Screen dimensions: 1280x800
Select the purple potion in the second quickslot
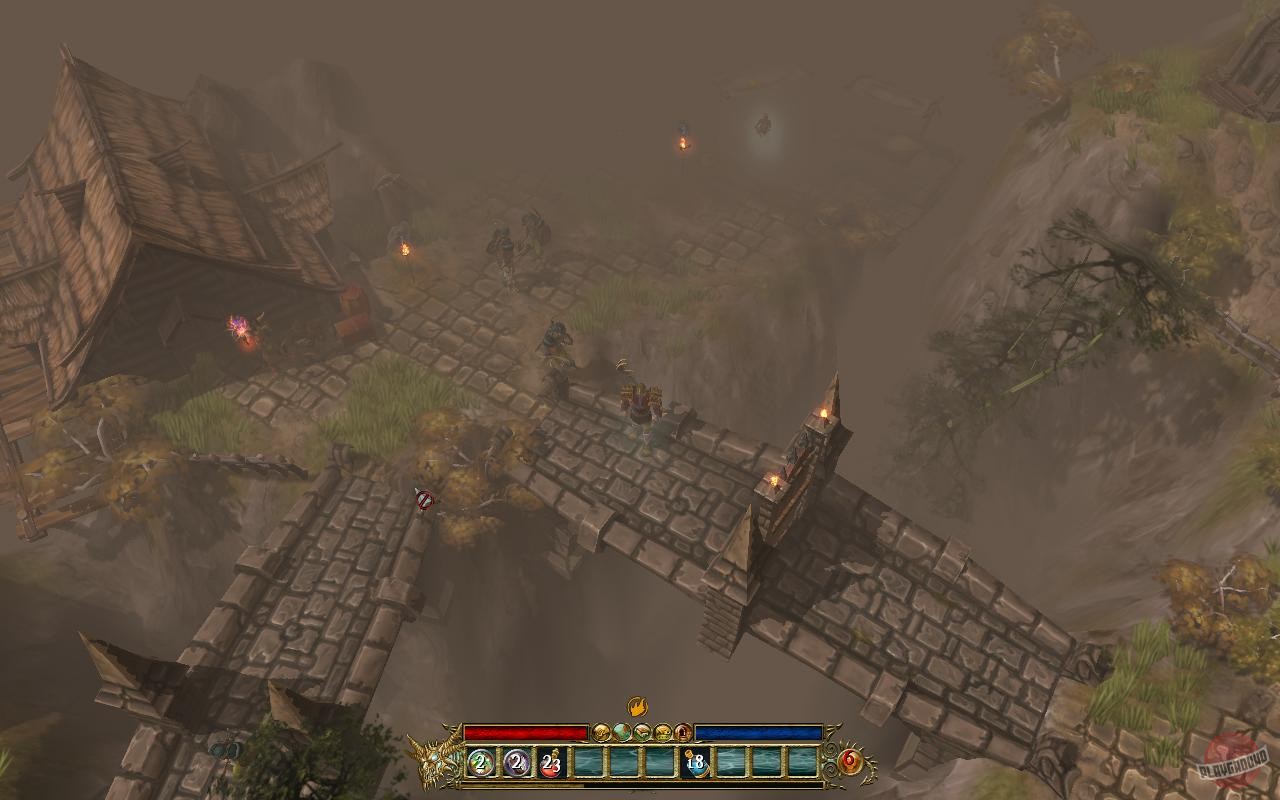pyautogui.click(x=516, y=762)
